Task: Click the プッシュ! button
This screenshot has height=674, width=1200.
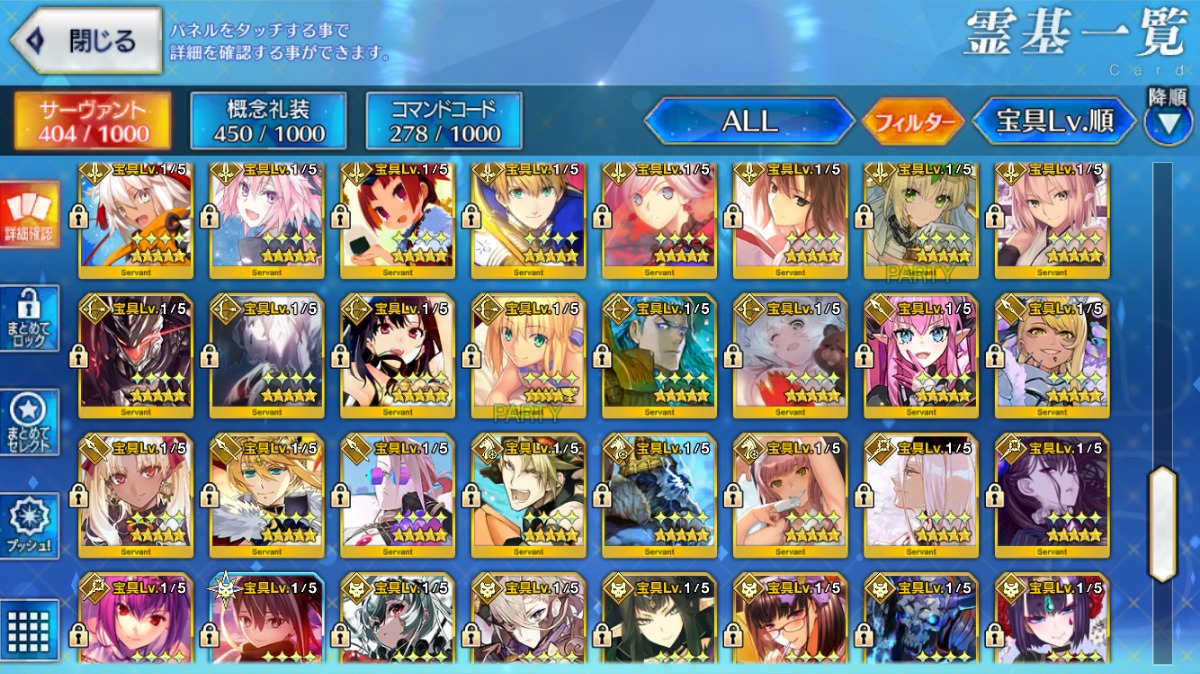Action: pos(30,526)
